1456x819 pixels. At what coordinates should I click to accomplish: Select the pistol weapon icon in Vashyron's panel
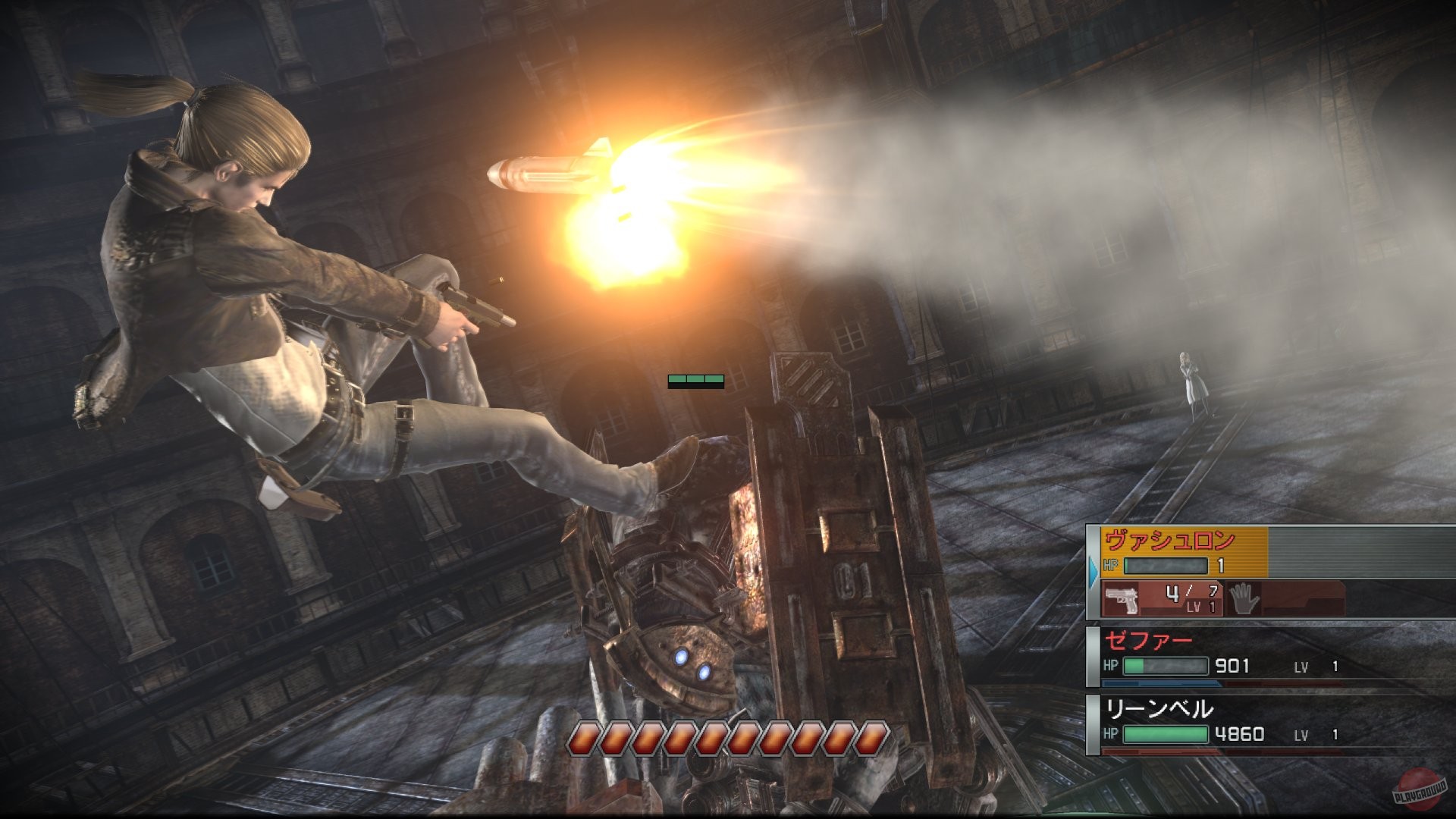(1121, 597)
